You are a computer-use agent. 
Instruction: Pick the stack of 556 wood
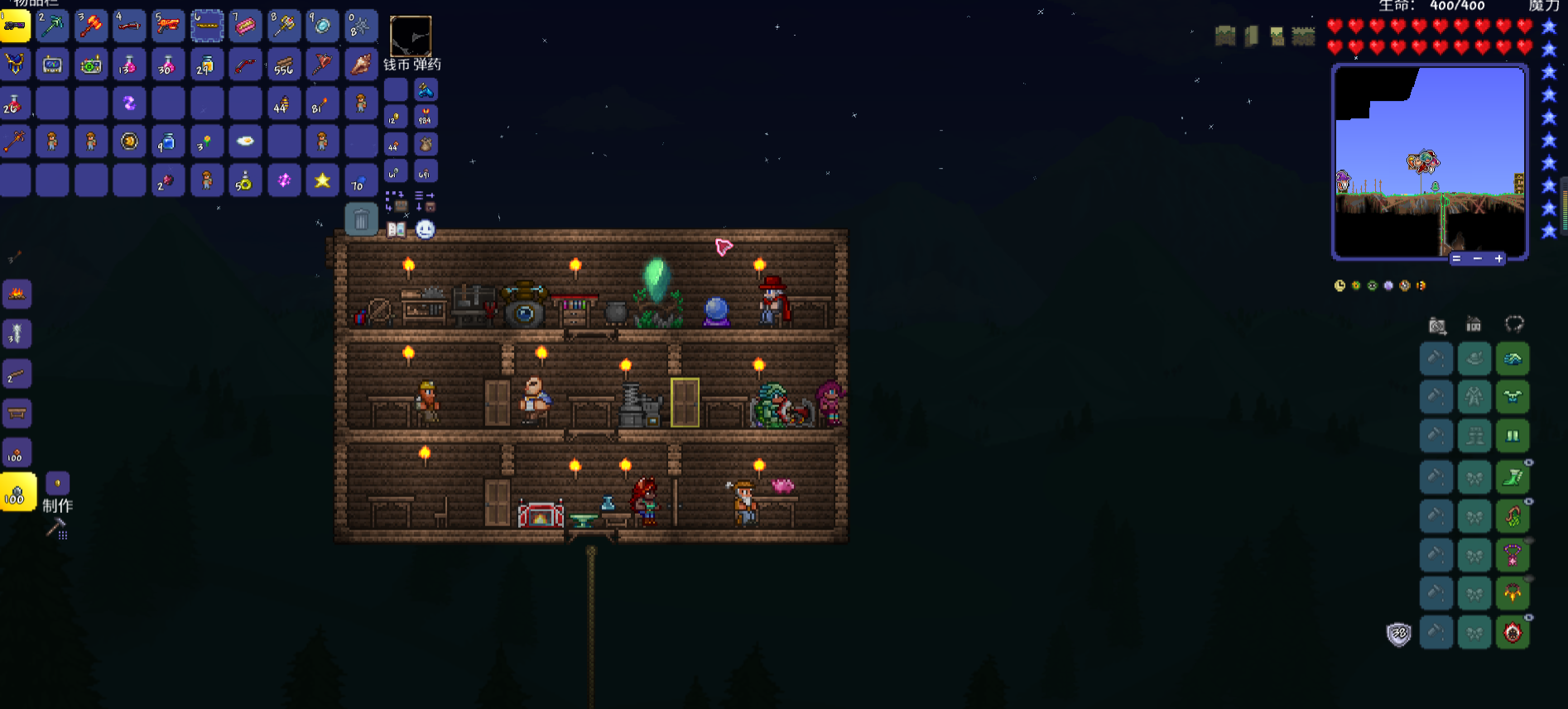[x=284, y=65]
